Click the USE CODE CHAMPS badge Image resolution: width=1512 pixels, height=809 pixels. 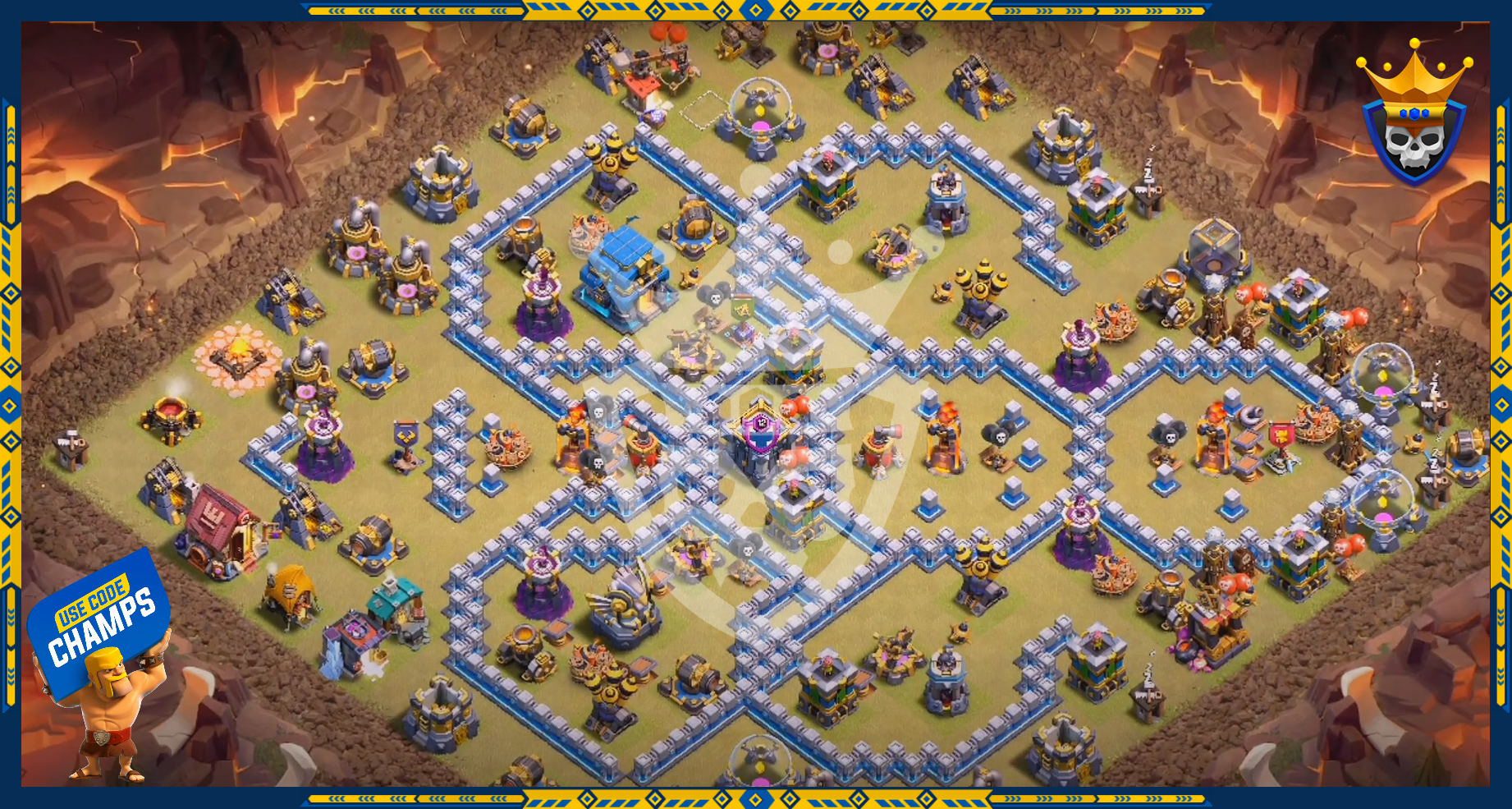[99, 620]
